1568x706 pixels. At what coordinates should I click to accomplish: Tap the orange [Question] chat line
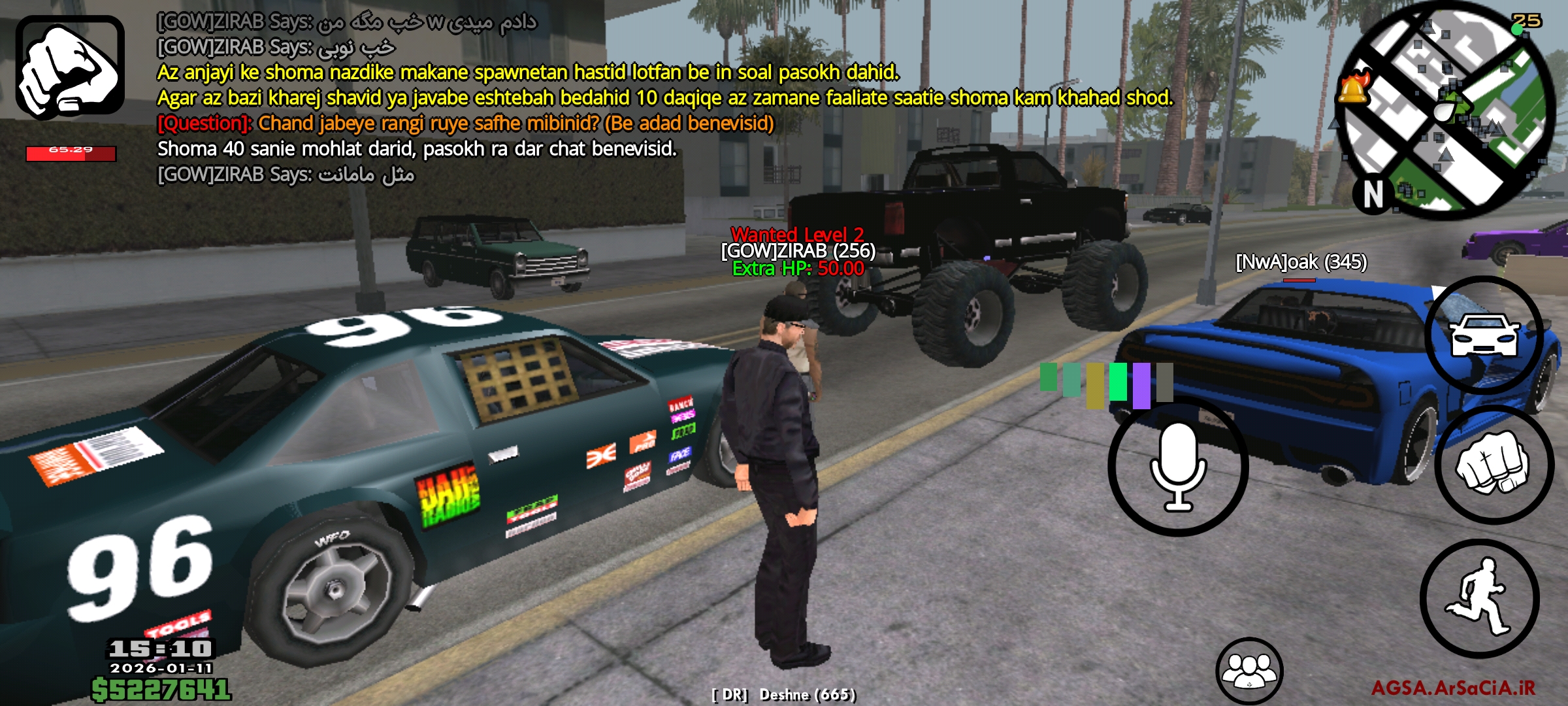pos(465,122)
